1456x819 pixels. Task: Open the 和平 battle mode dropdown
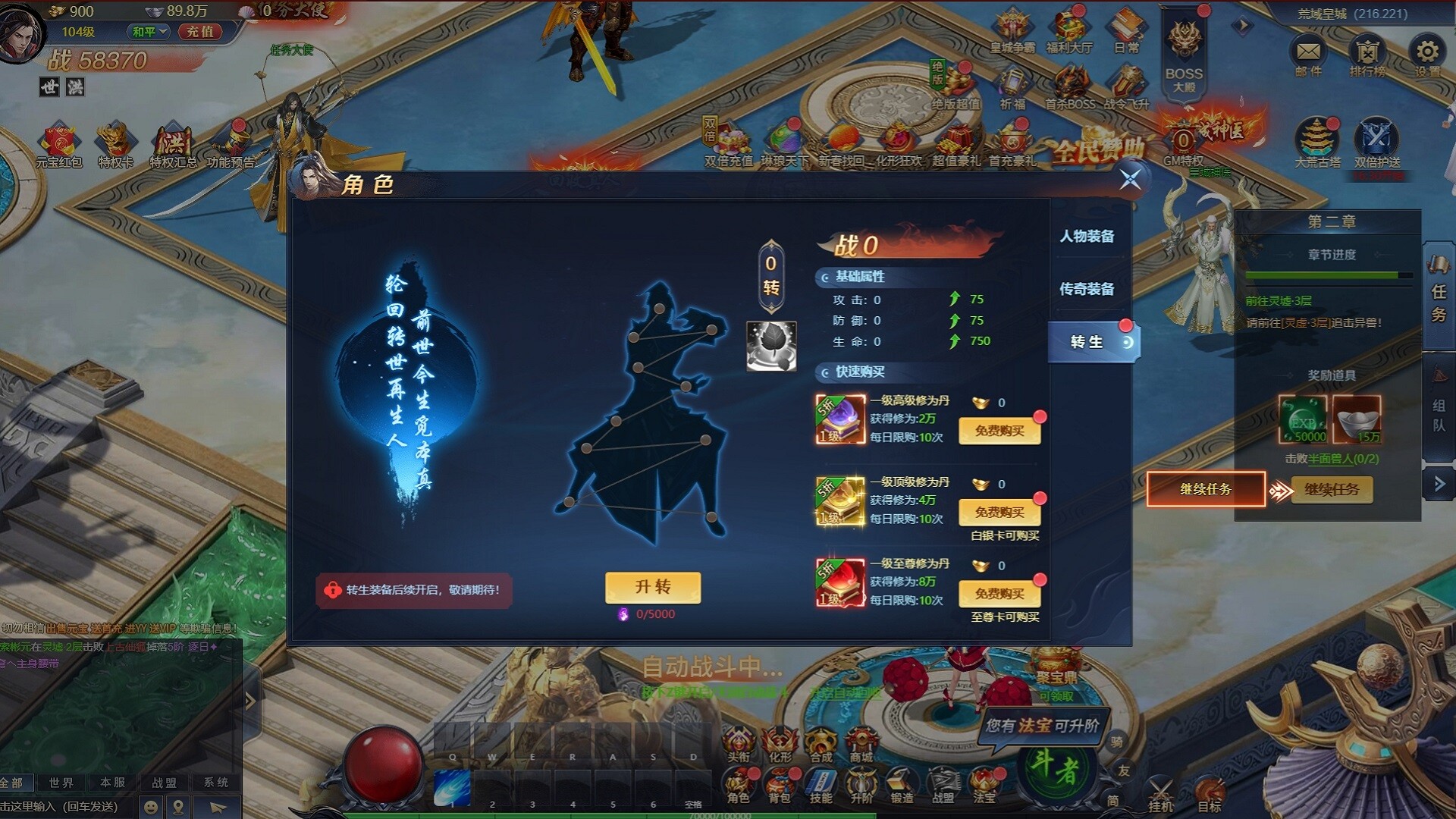pyautogui.click(x=149, y=33)
